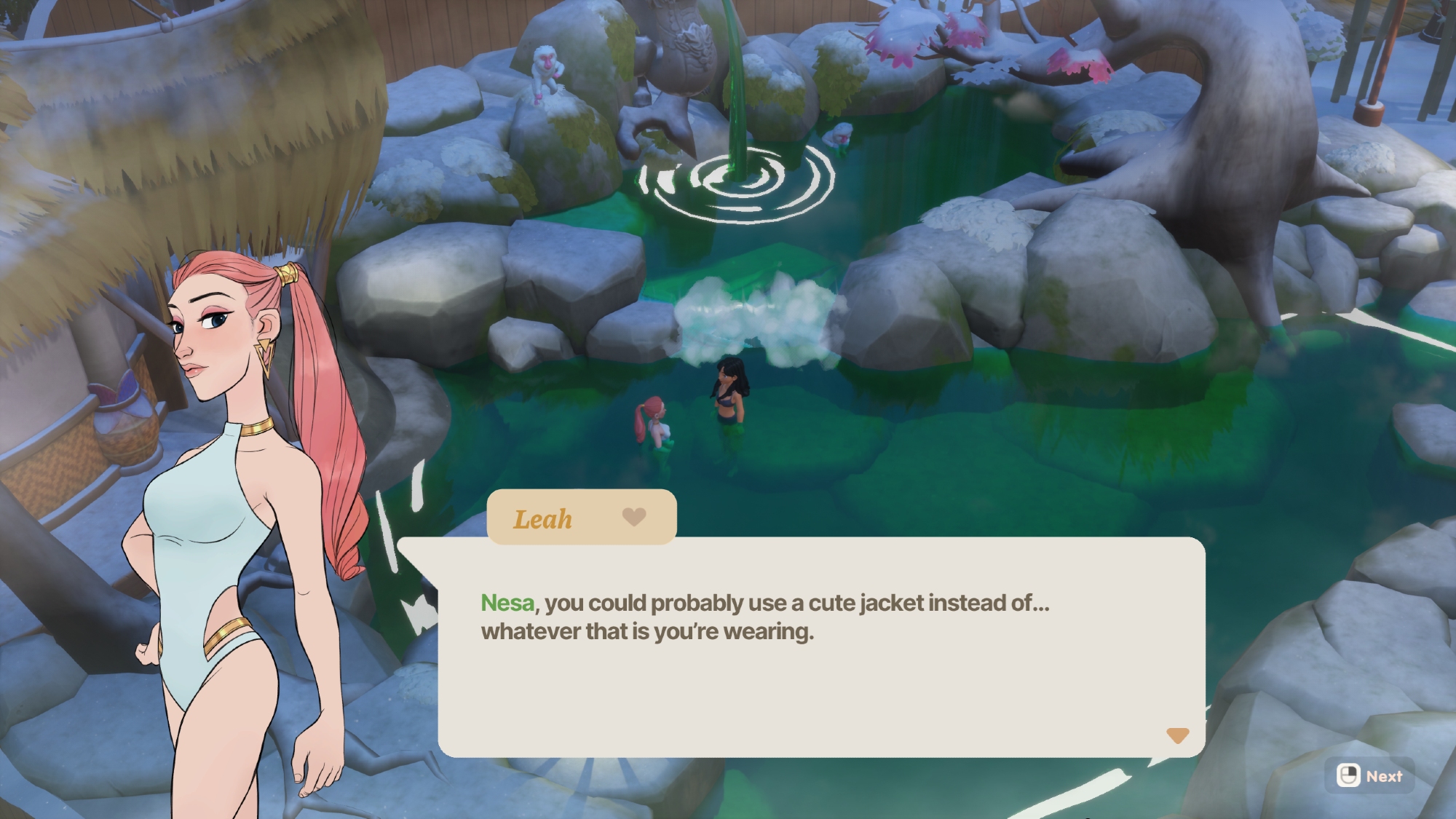Advance dialogue with the Next button

coord(1369,776)
